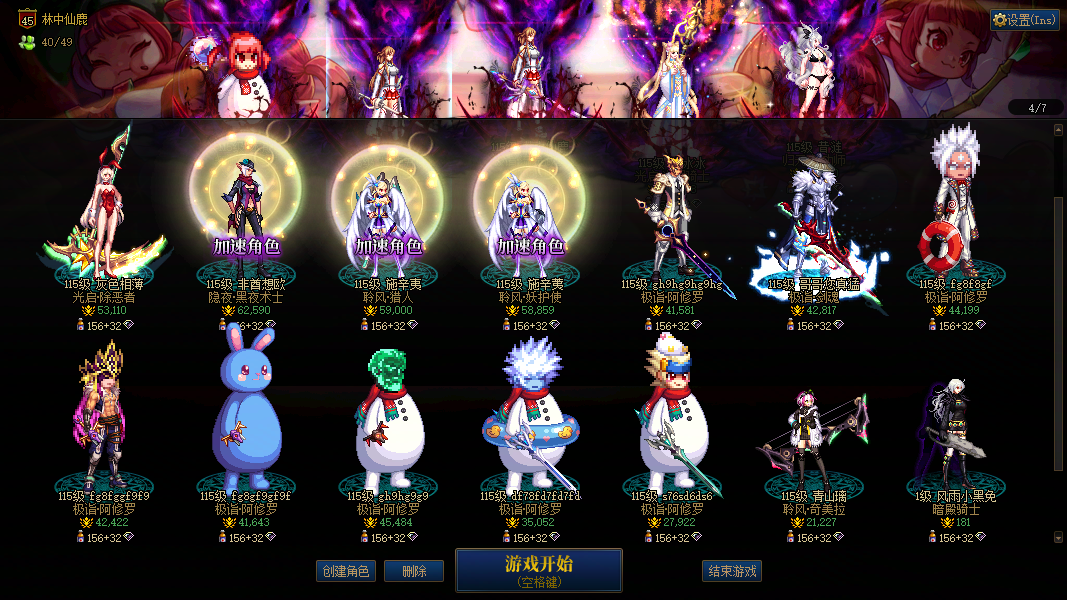Click the scroll-down arrow of the character list
The width and height of the screenshot is (1067, 600).
point(1059,537)
